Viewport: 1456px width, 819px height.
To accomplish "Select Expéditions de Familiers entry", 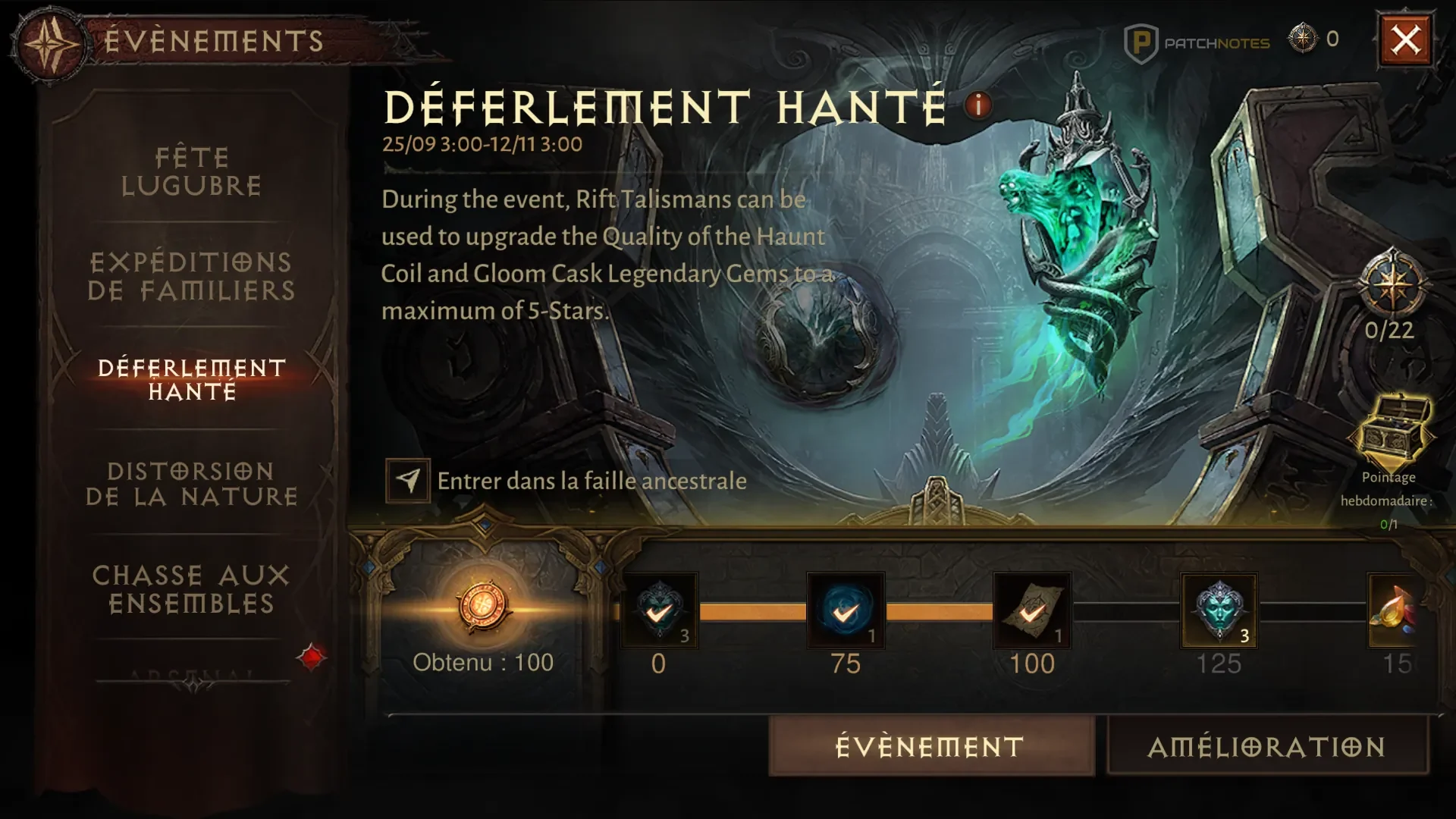I will click(191, 276).
